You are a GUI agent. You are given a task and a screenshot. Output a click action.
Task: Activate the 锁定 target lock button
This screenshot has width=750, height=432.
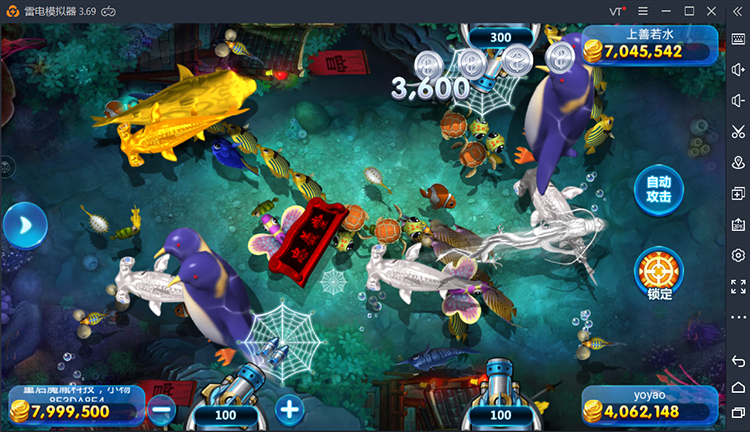pyautogui.click(x=658, y=272)
